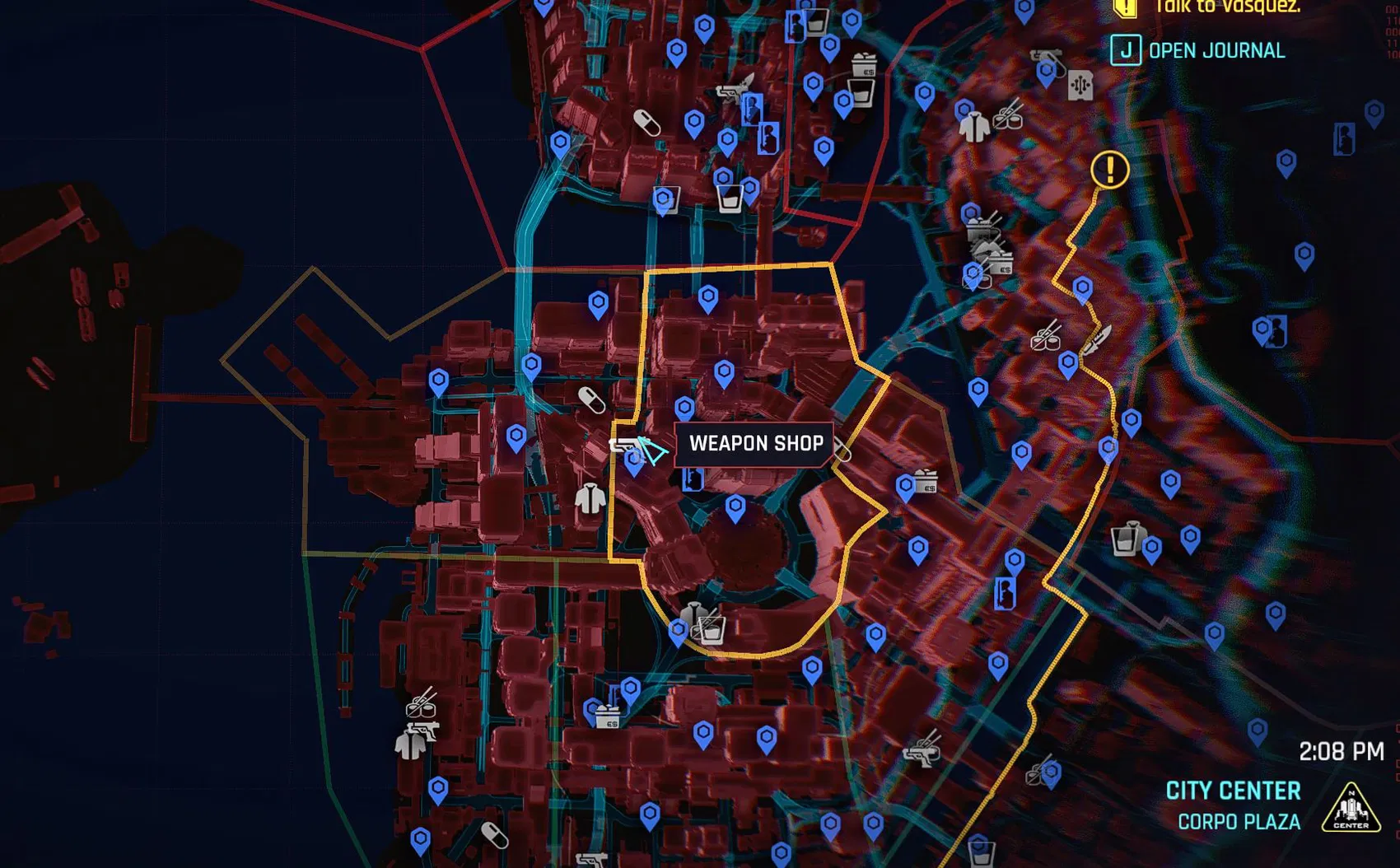Click the melee weapon knife vendor icon
The width and height of the screenshot is (1400, 868).
[x=1098, y=339]
